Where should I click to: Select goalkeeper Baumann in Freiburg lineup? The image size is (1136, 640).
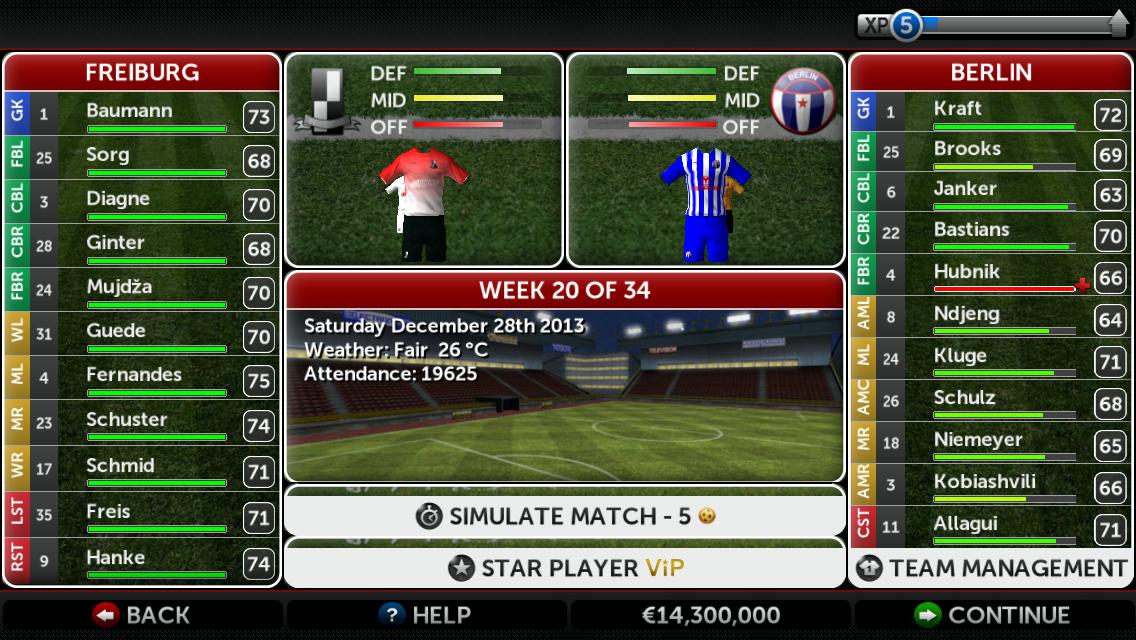(x=141, y=114)
